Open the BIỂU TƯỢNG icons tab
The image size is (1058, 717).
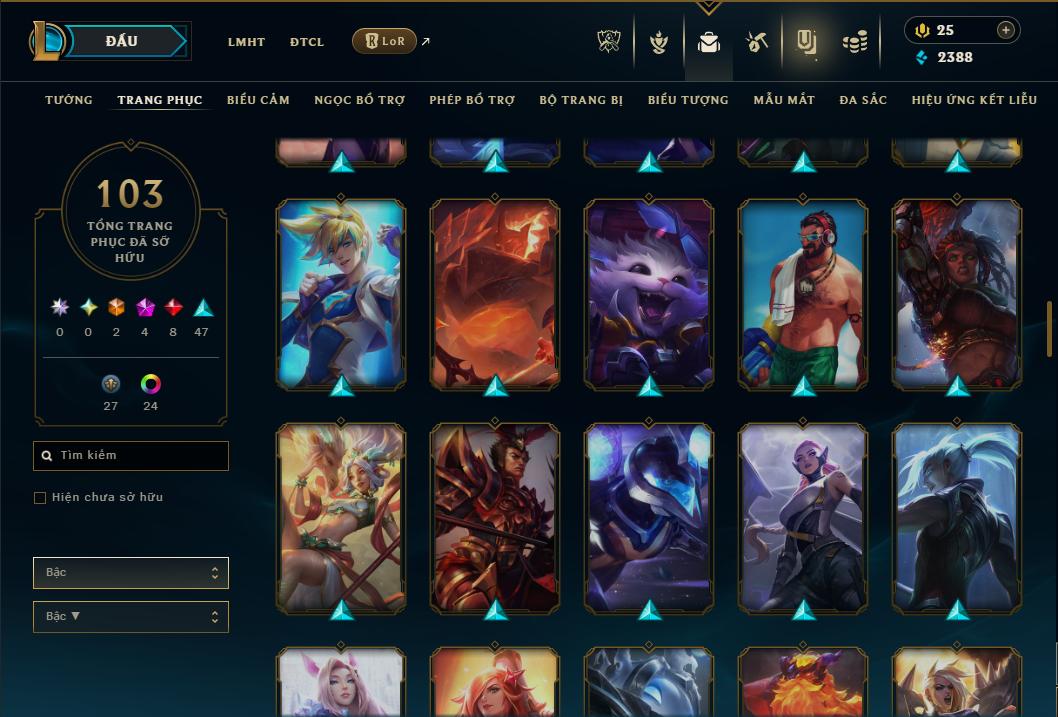tap(688, 100)
